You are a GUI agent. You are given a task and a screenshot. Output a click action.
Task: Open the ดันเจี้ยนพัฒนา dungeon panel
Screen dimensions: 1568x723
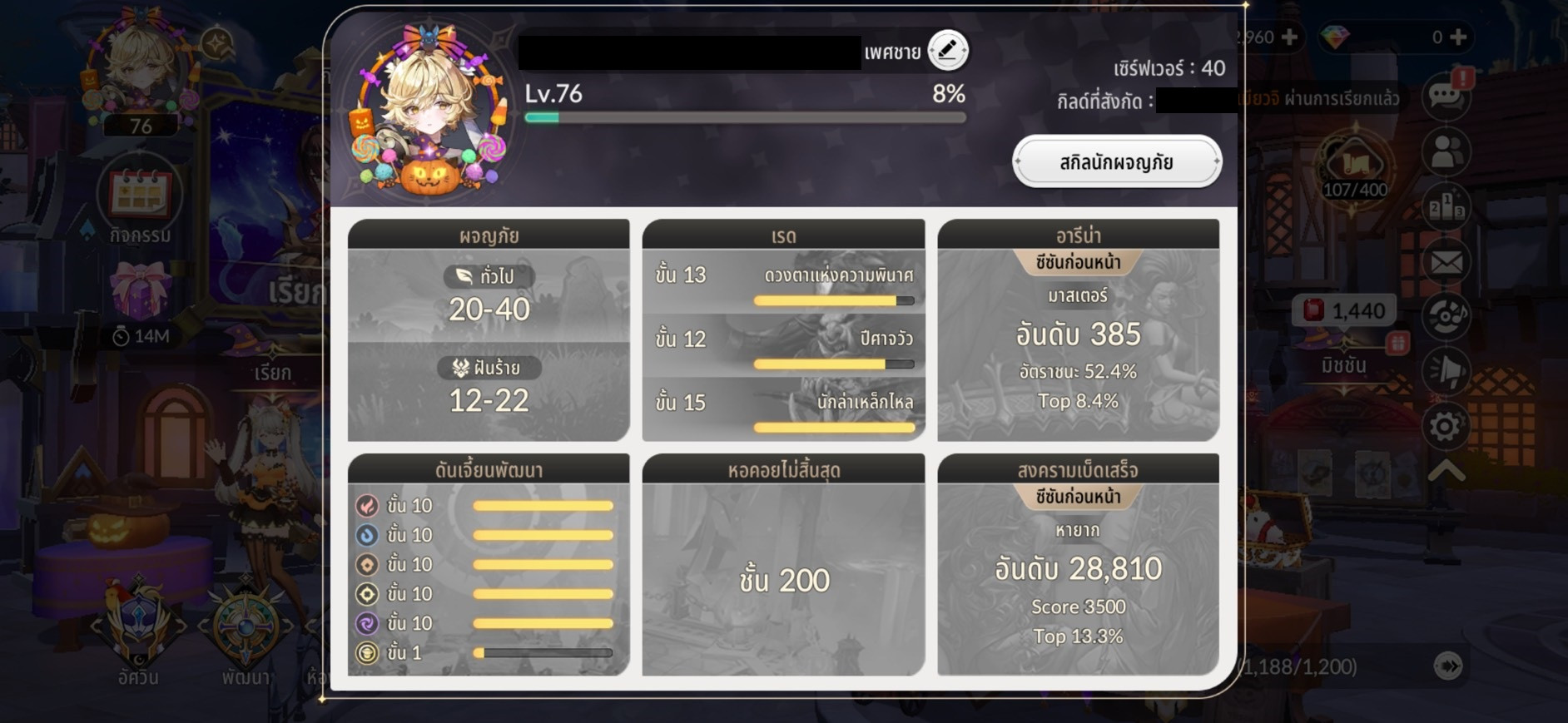[489, 565]
